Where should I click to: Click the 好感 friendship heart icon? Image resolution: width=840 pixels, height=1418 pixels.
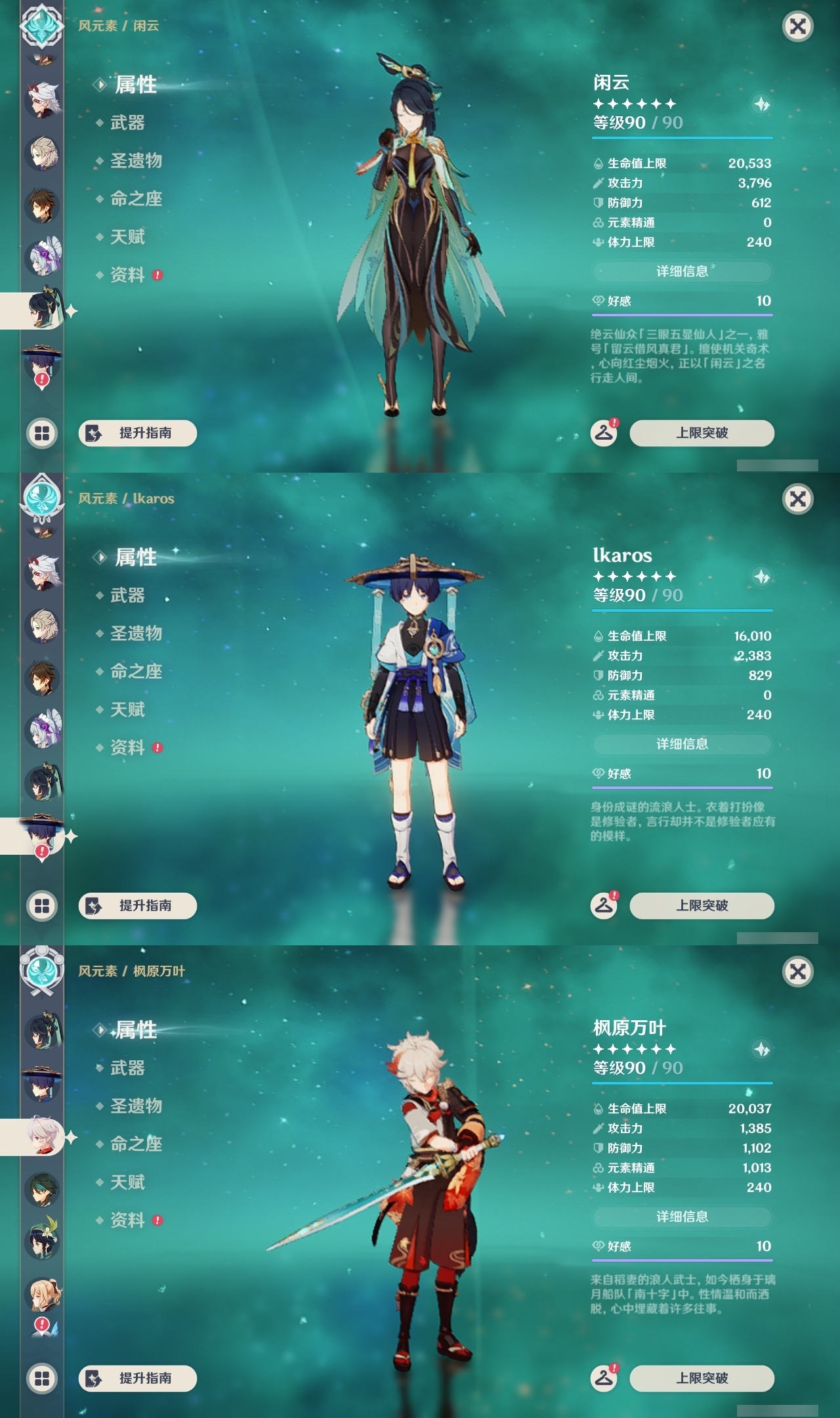597,299
